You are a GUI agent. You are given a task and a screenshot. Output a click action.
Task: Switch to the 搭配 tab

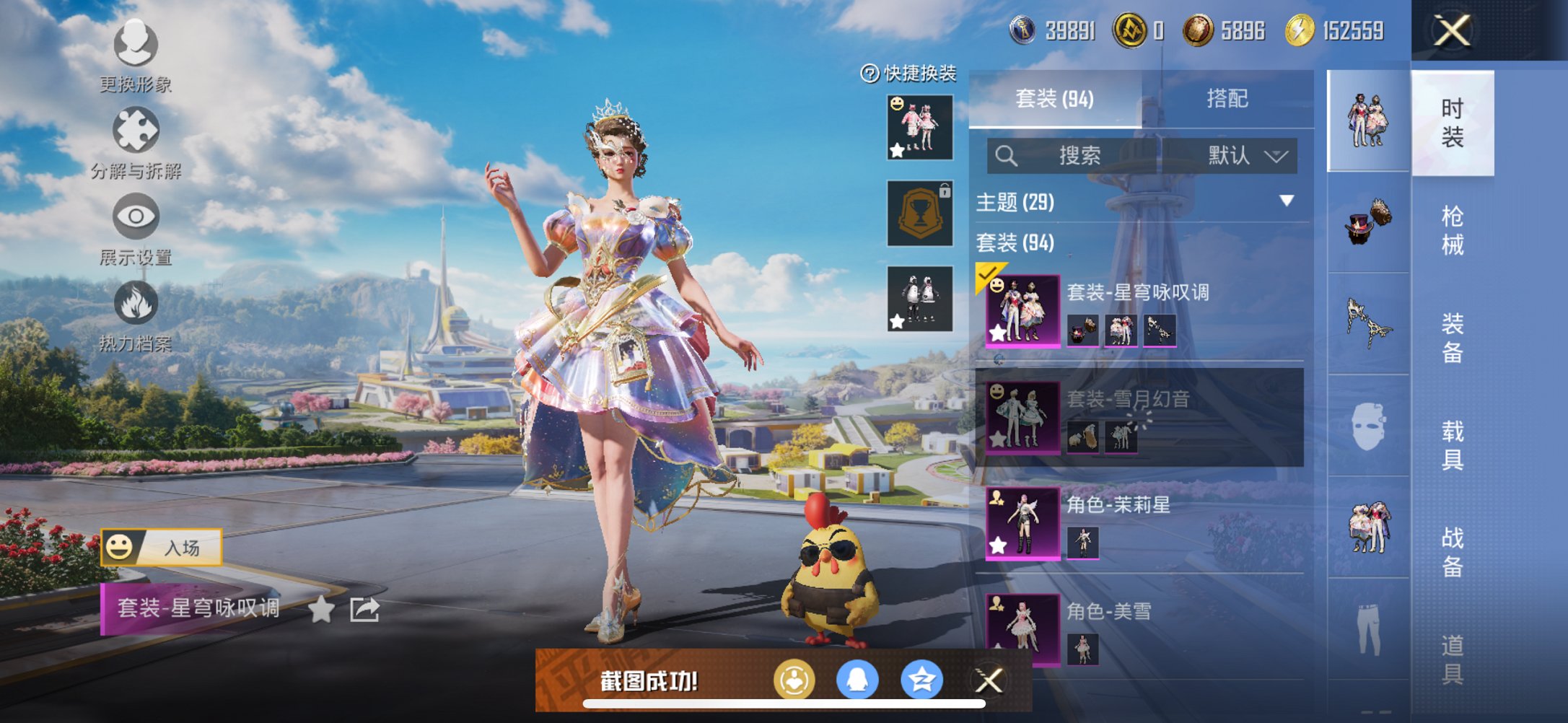tap(1227, 99)
